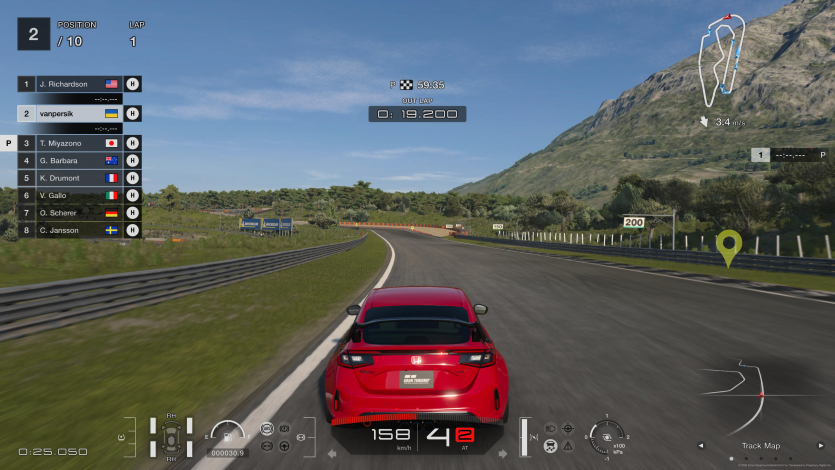The height and width of the screenshot is (470, 835).
Task: Show the previous panel with left arrow
Action: [x=700, y=446]
